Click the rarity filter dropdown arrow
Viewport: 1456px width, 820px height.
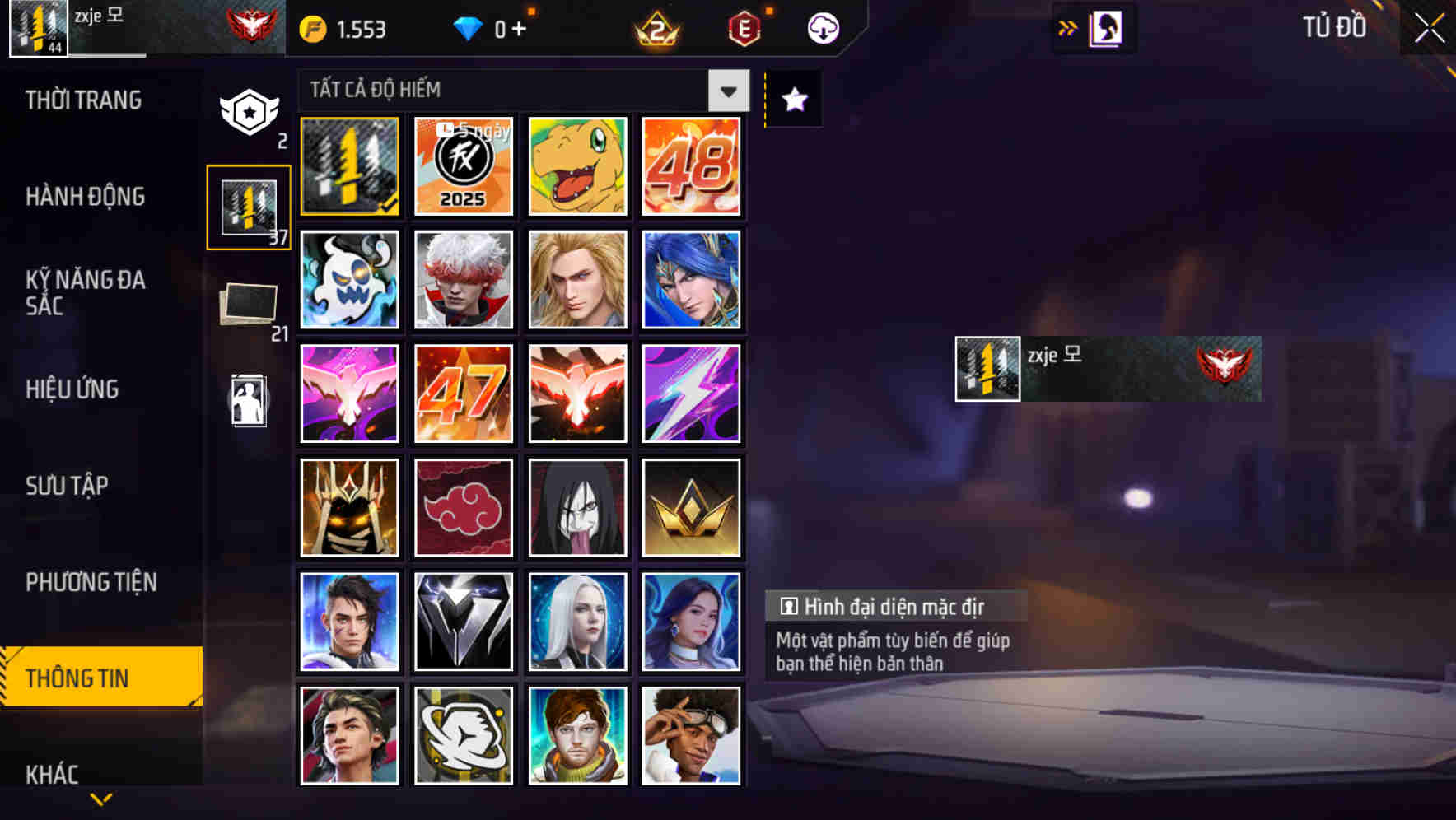(x=728, y=91)
